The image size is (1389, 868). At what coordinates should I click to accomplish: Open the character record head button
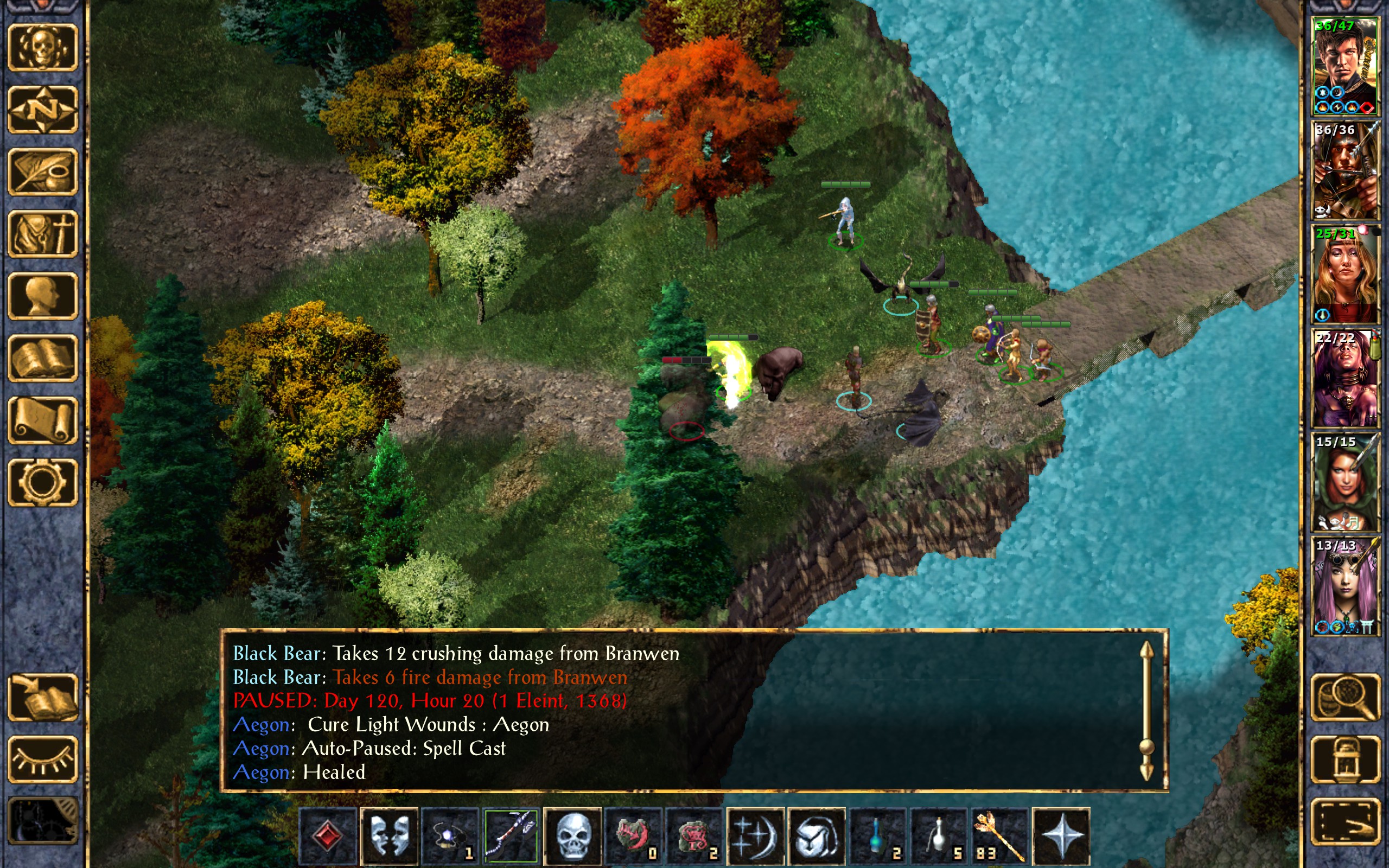pyautogui.click(x=42, y=296)
